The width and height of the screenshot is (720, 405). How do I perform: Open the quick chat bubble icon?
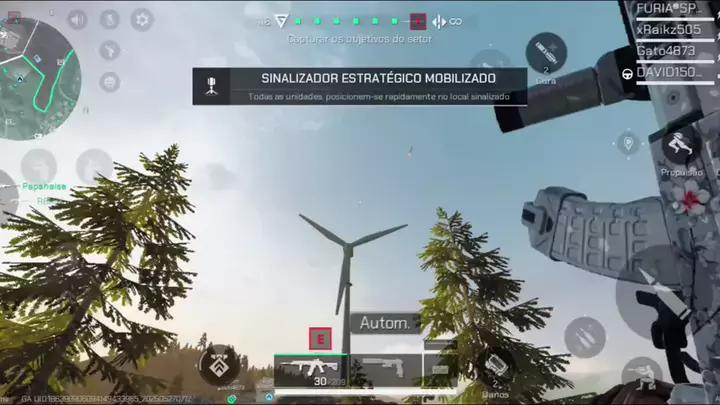point(110,82)
